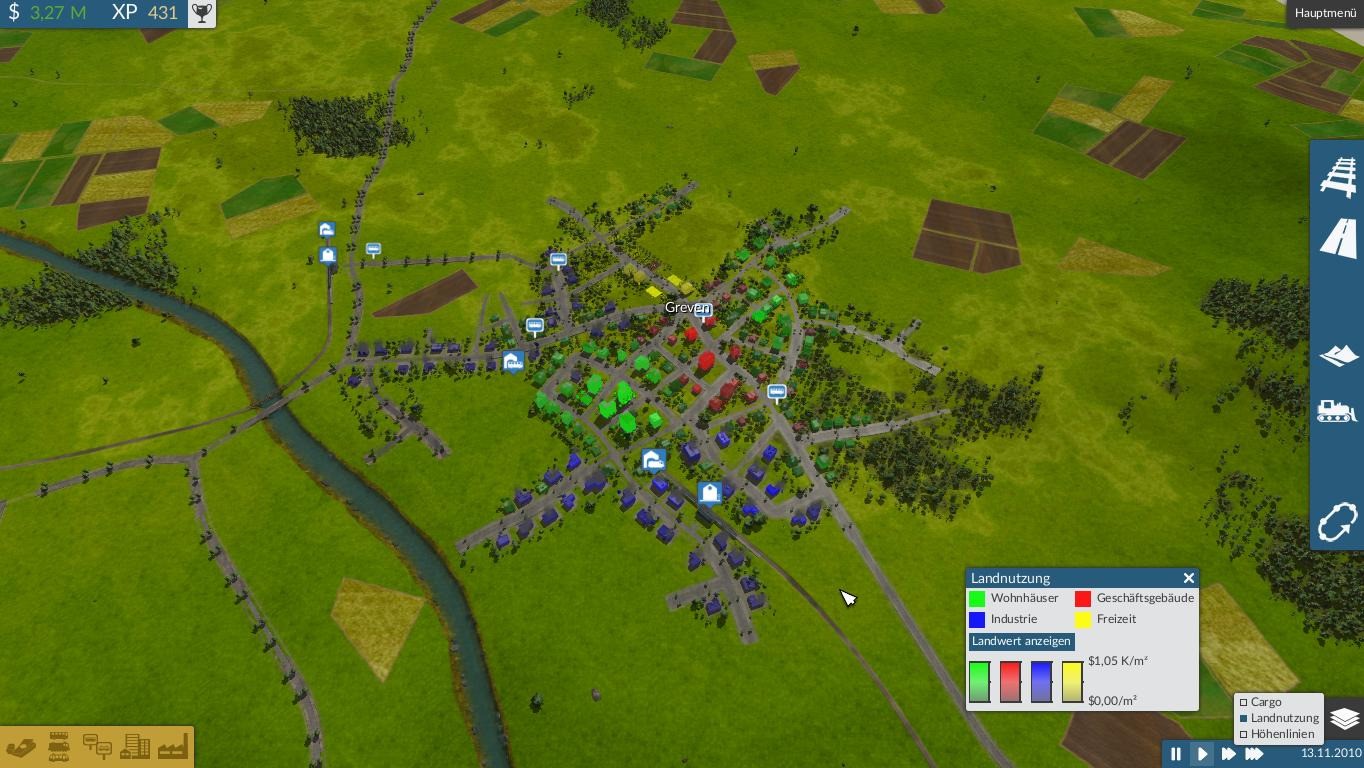The height and width of the screenshot is (768, 1364).
Task: Toggle the Landnutzung overlay checkbox
Action: (x=1244, y=718)
